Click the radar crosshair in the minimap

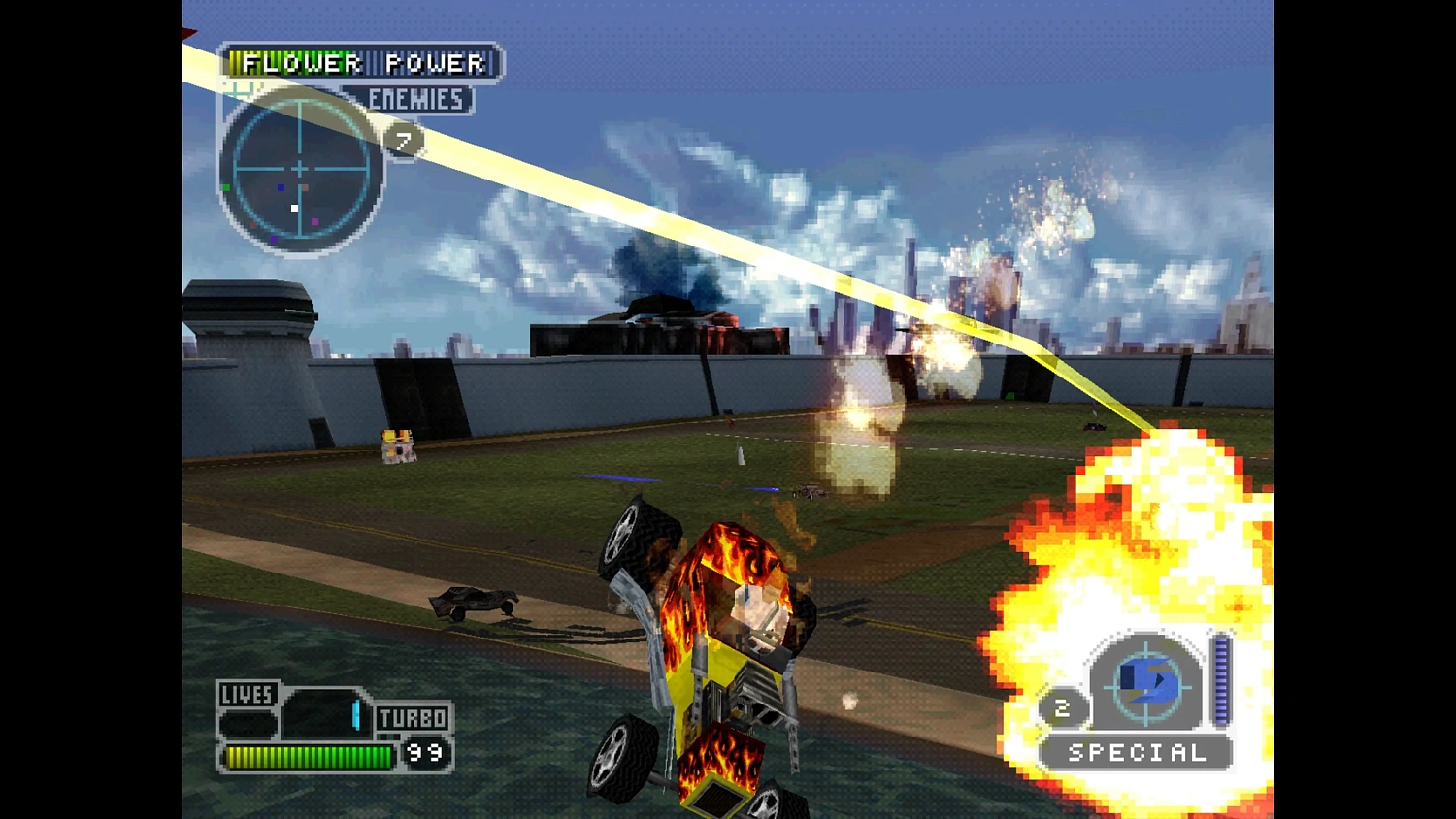pos(300,167)
